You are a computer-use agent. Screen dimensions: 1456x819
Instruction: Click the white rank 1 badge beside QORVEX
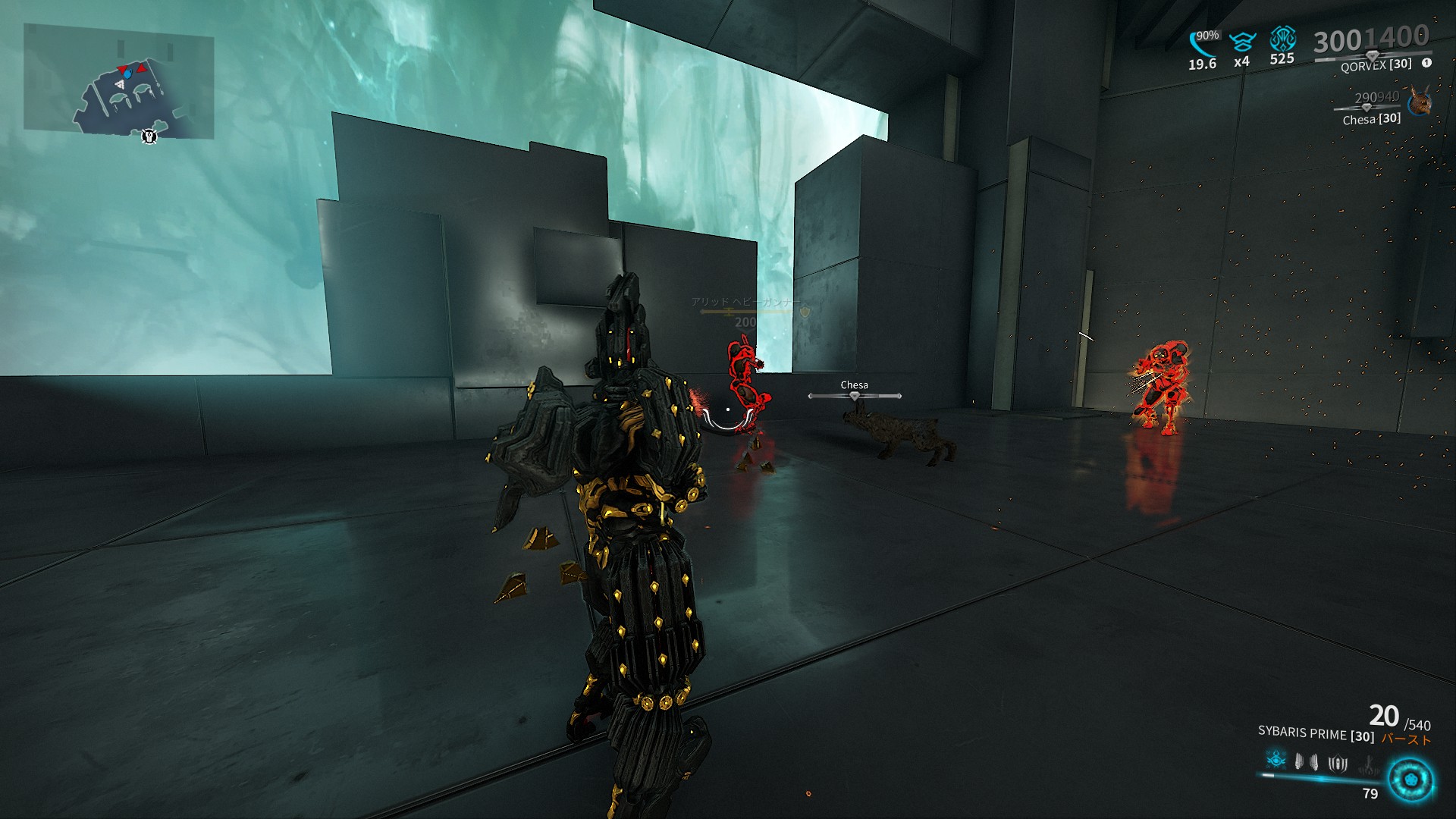point(1426,63)
